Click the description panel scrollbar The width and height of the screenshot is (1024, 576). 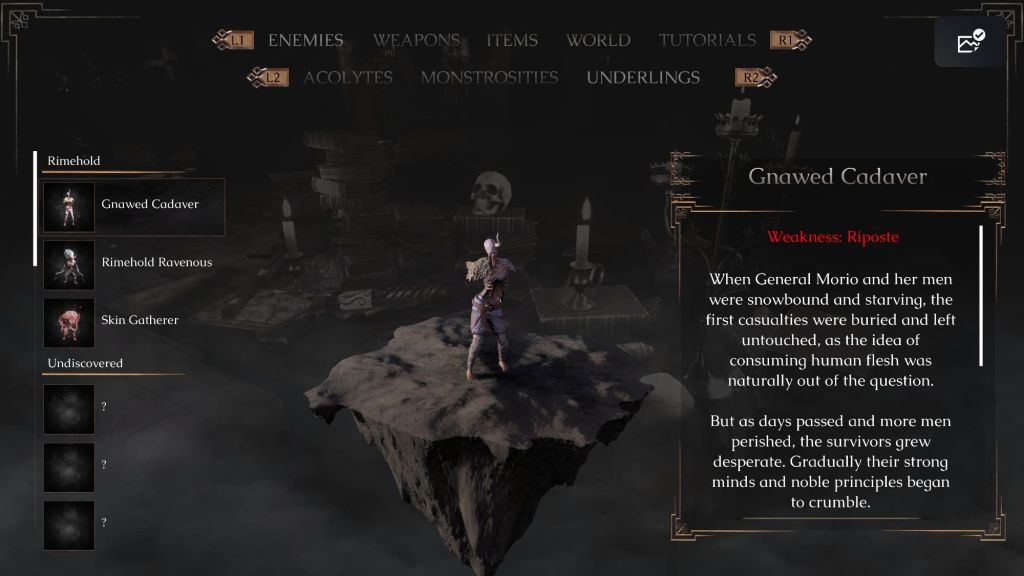click(981, 296)
